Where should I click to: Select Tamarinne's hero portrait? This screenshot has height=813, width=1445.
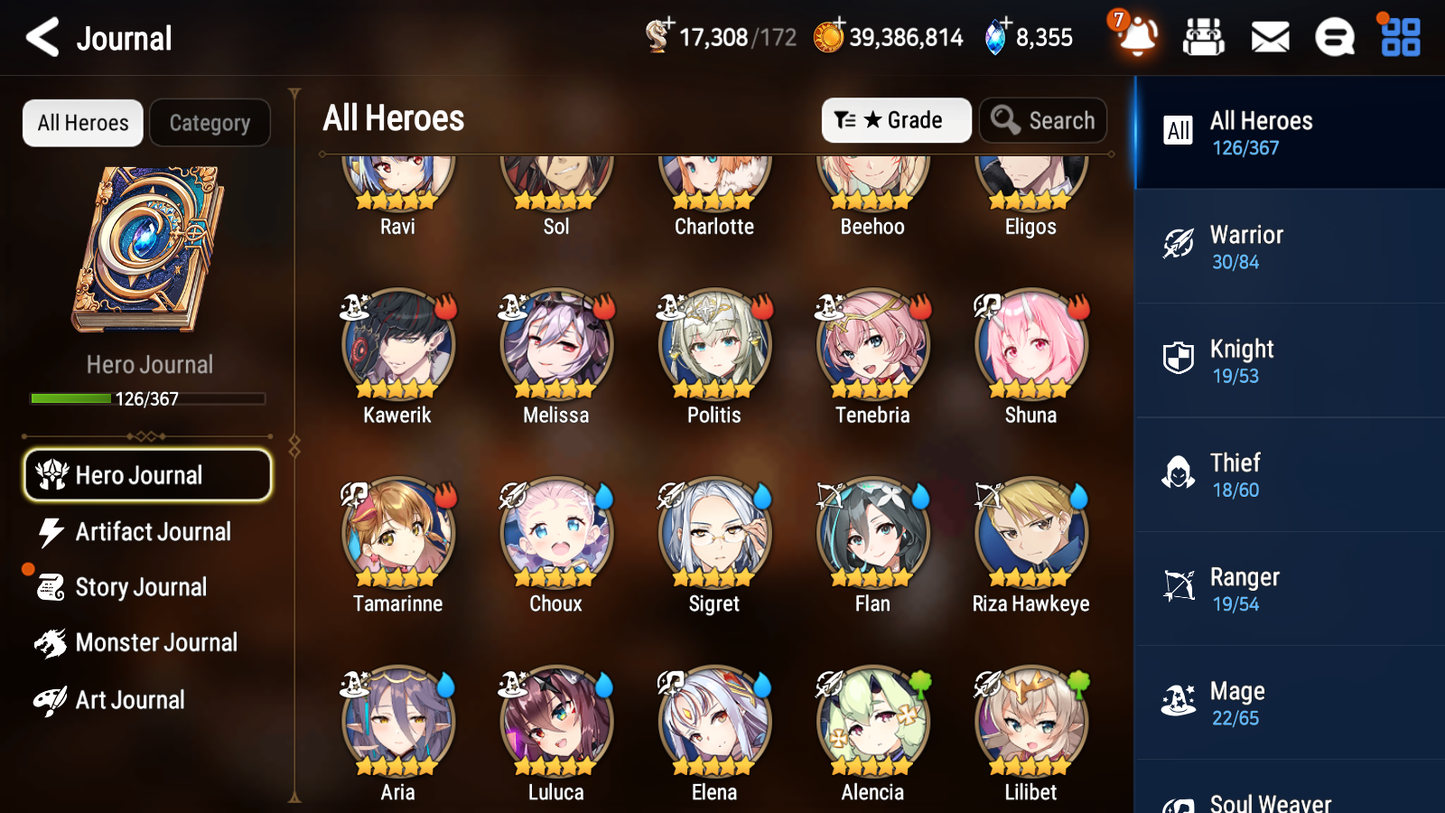(397, 533)
